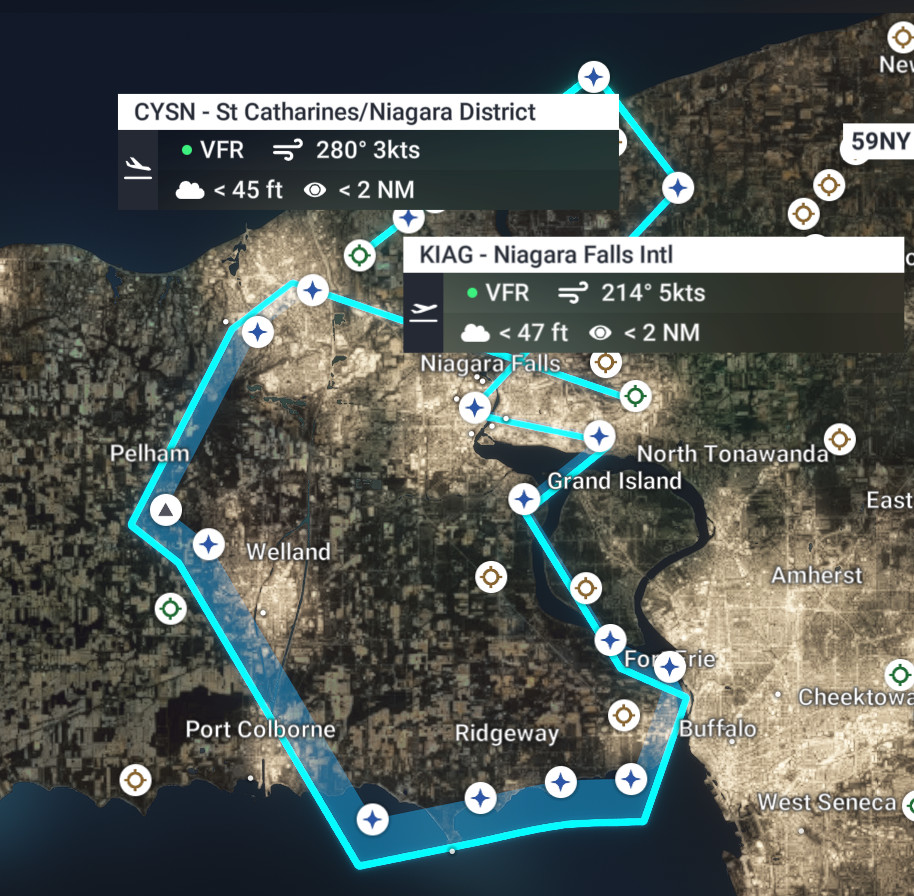This screenshot has width=914, height=896.
Task: Choose the brown marker west of Port Colborne
Action: 135,779
